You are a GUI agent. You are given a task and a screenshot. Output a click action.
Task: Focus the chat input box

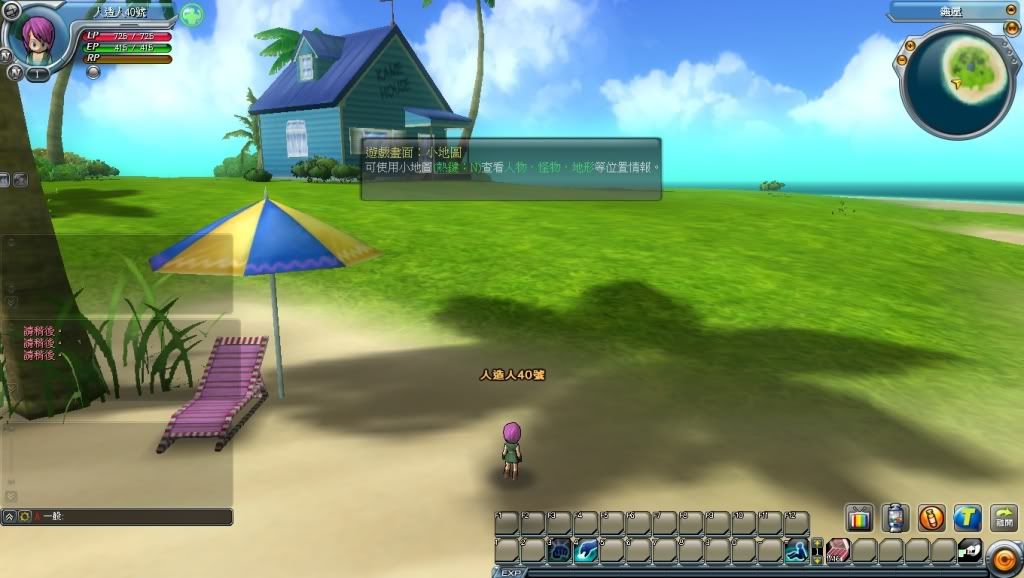pos(130,517)
